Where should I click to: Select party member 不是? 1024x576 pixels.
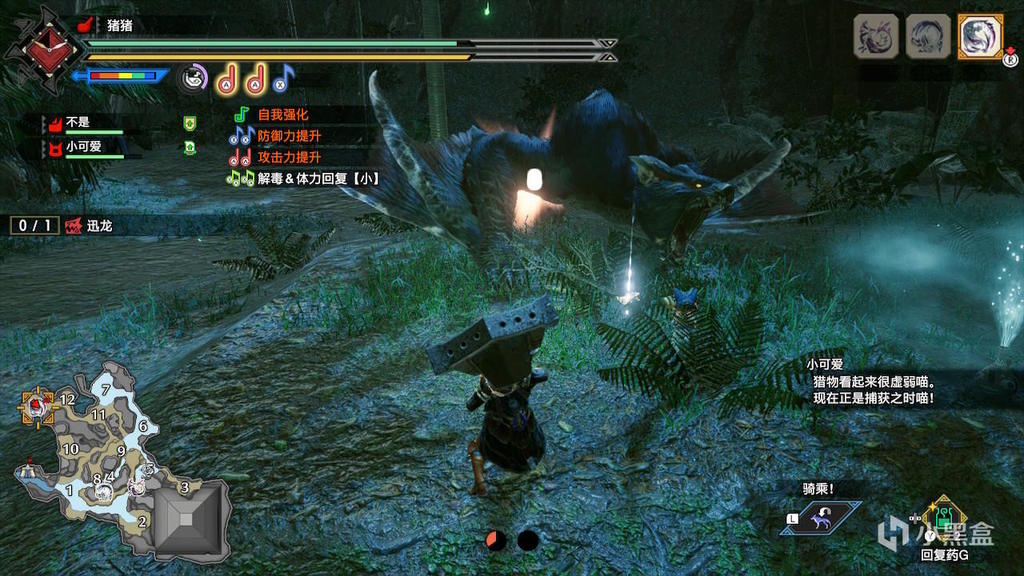click(78, 124)
